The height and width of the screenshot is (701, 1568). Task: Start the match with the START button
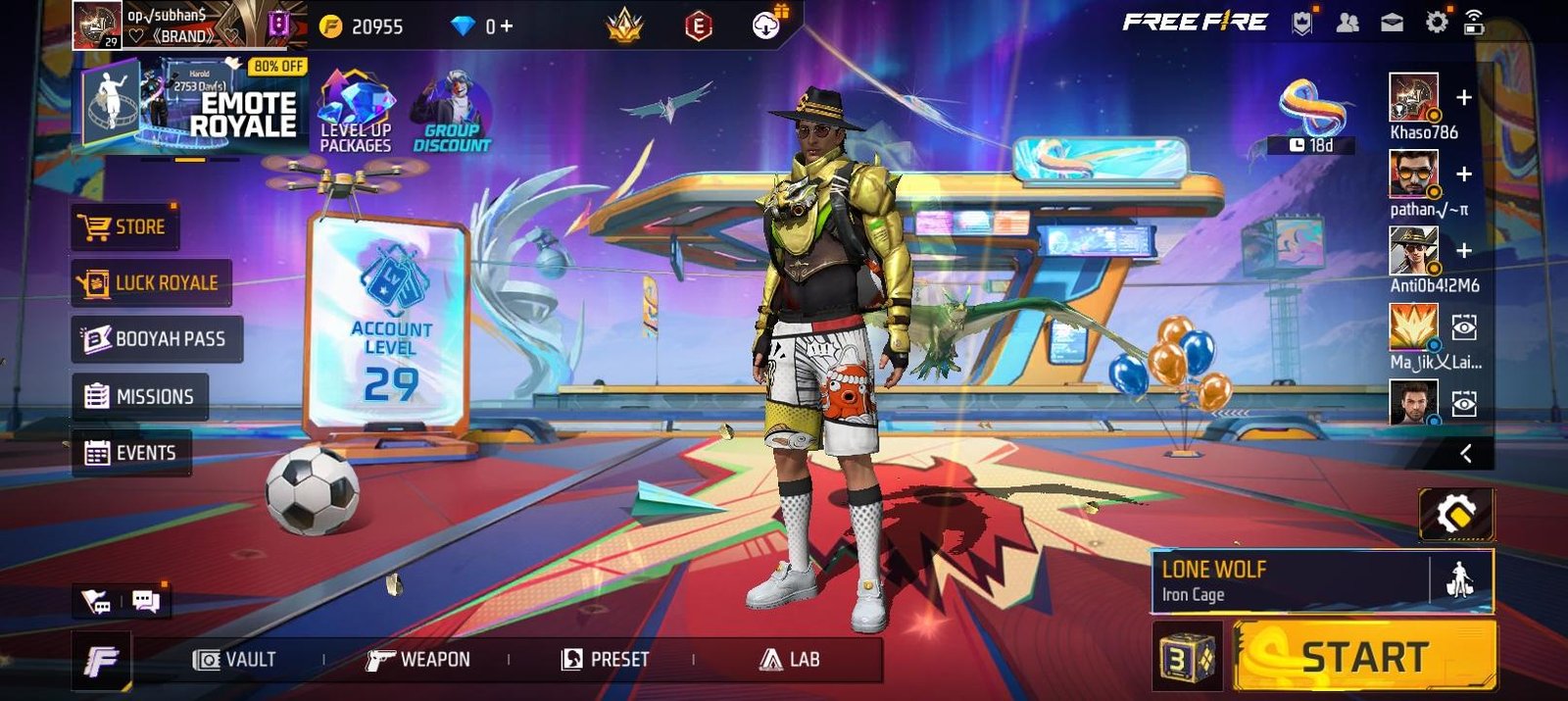pos(1364,657)
